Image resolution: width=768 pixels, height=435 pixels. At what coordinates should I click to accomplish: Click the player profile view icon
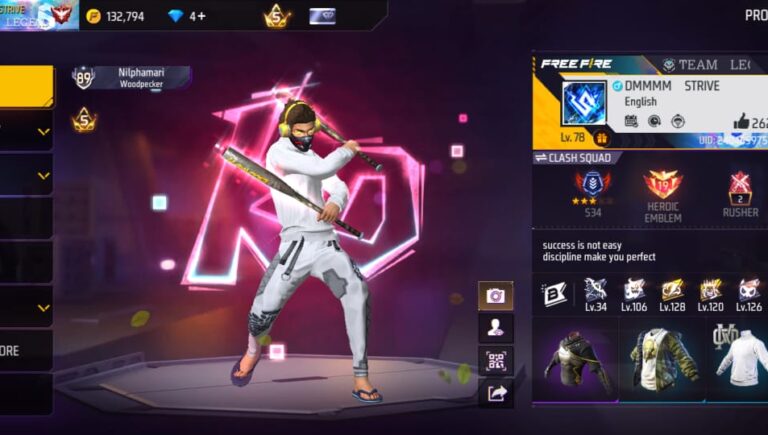point(495,328)
